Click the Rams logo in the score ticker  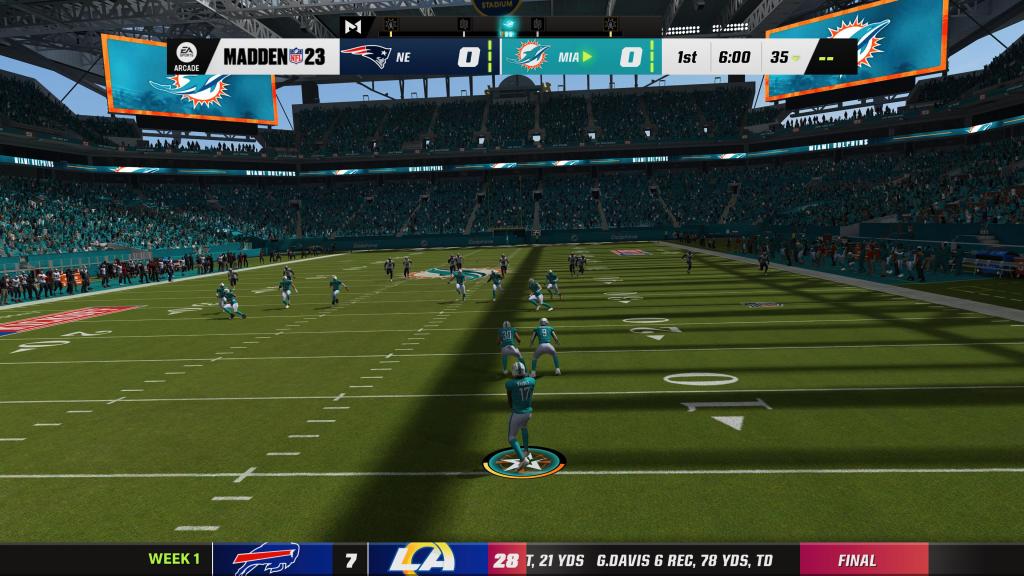[427, 560]
